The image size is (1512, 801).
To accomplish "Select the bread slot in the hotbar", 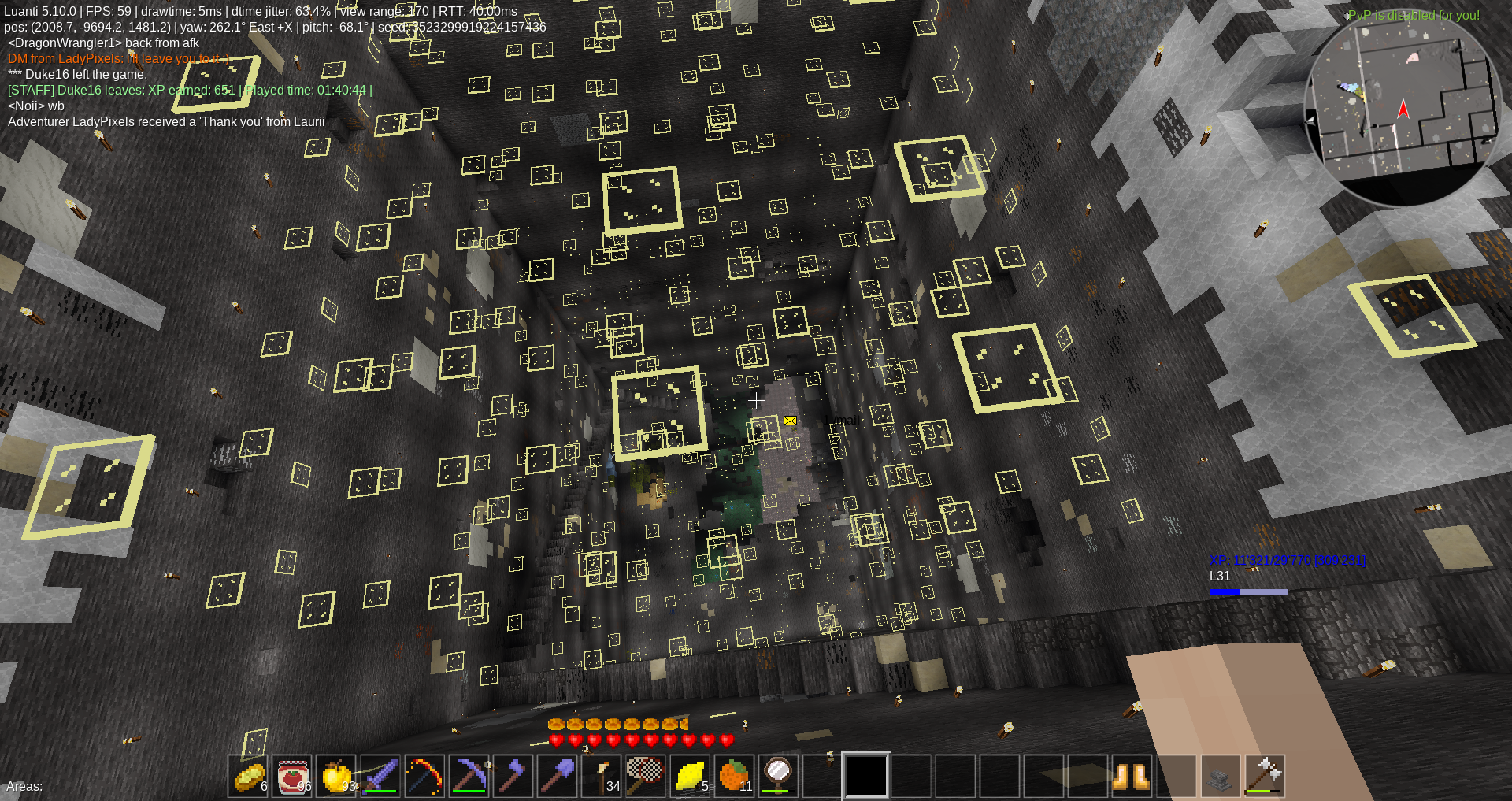I will tap(249, 776).
